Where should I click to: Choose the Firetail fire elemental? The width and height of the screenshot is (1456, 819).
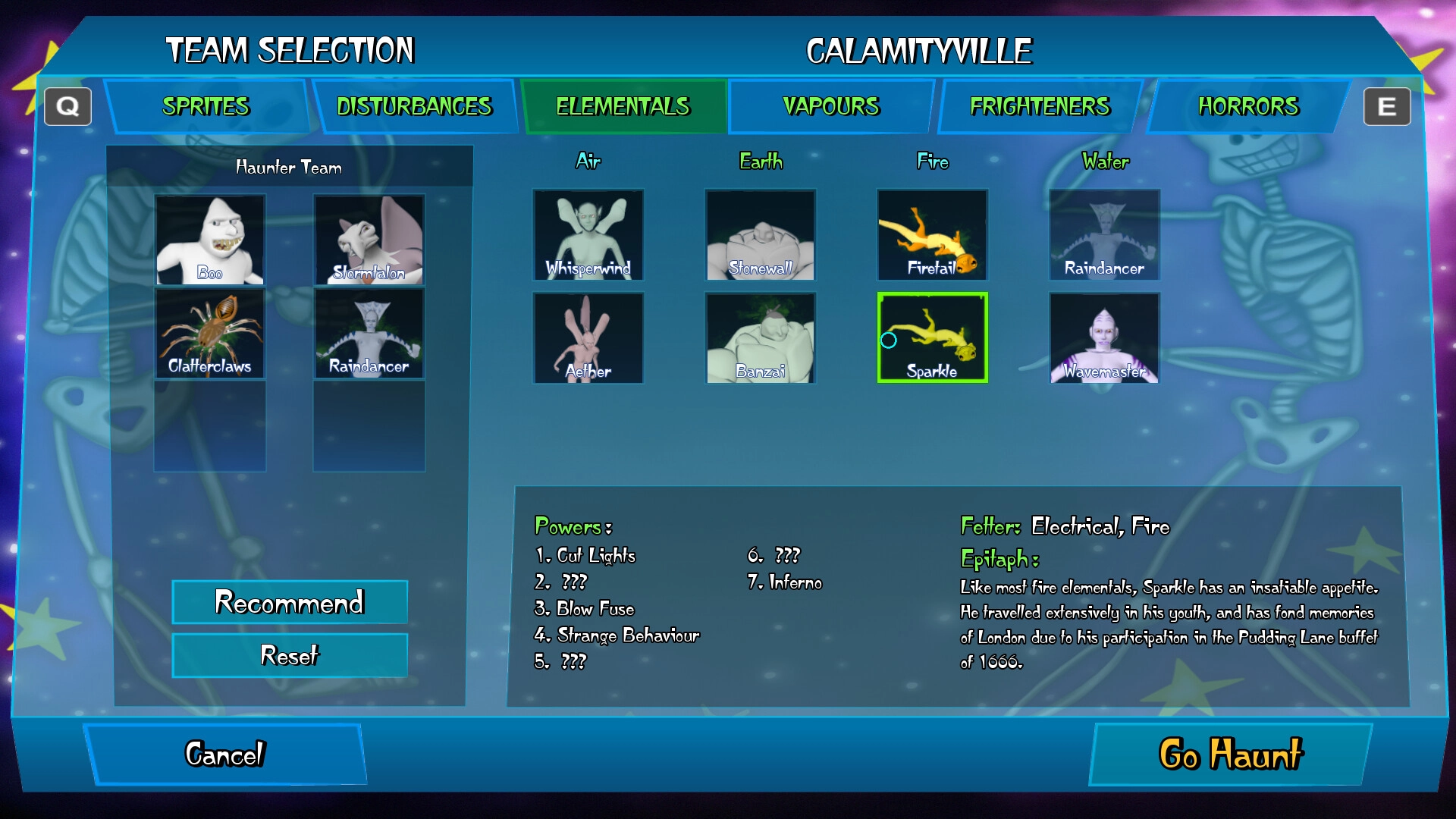click(932, 235)
